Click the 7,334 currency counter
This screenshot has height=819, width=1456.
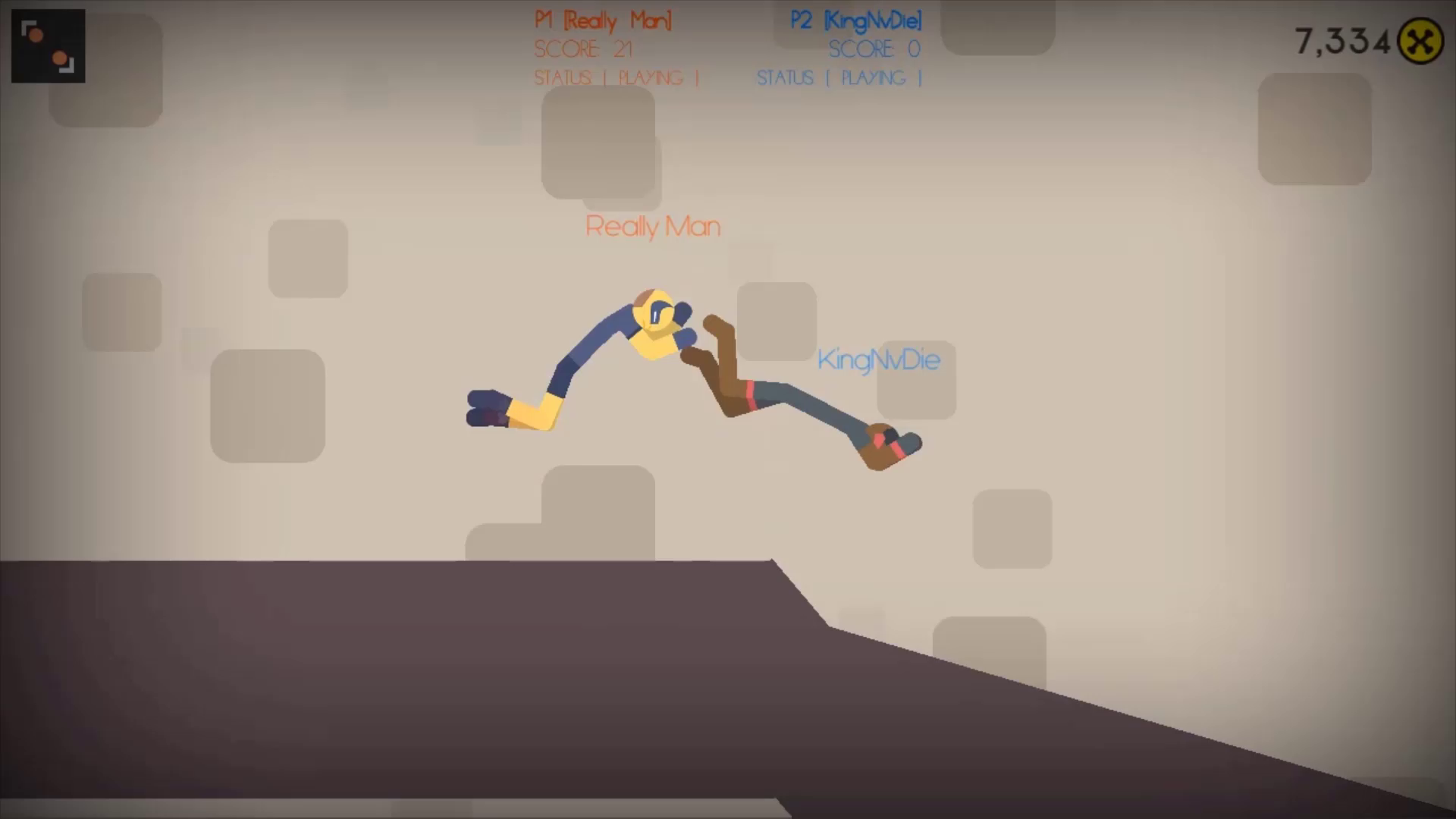coord(1341,42)
